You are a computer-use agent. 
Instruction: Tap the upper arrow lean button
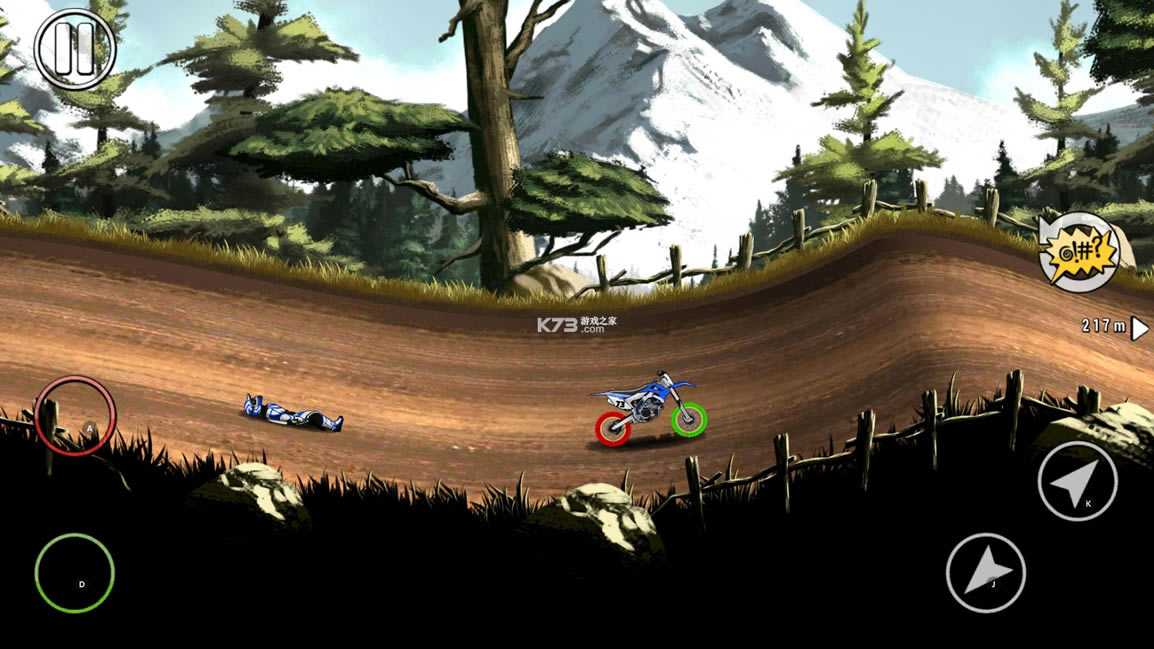coord(1077,481)
